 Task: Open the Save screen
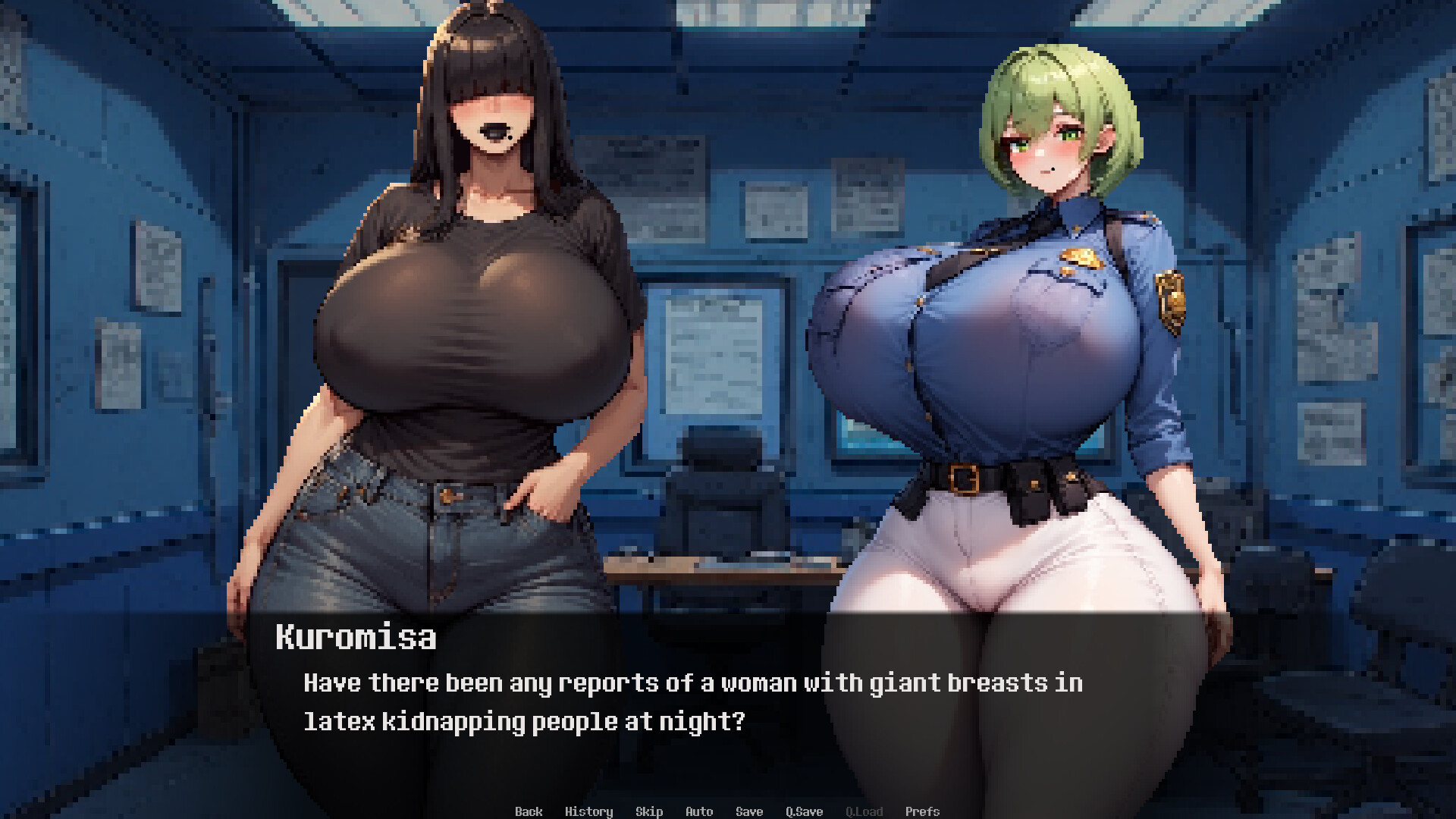748,811
